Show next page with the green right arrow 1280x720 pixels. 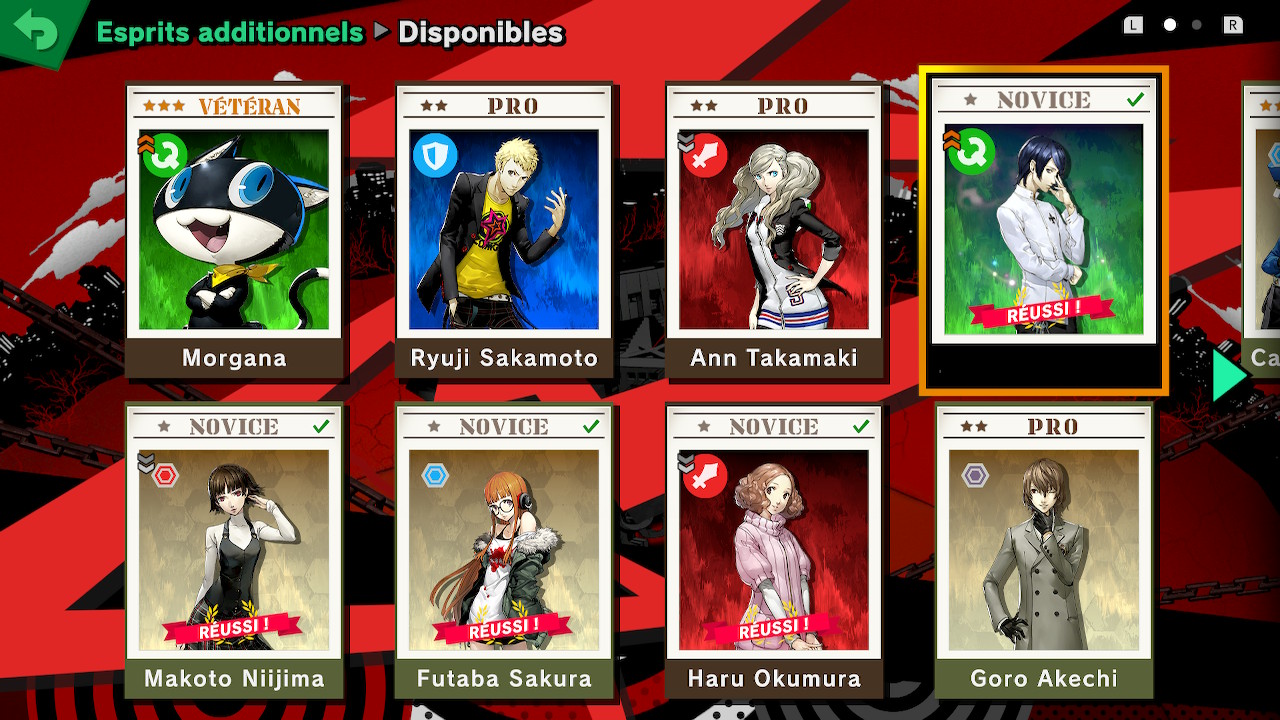(1230, 376)
